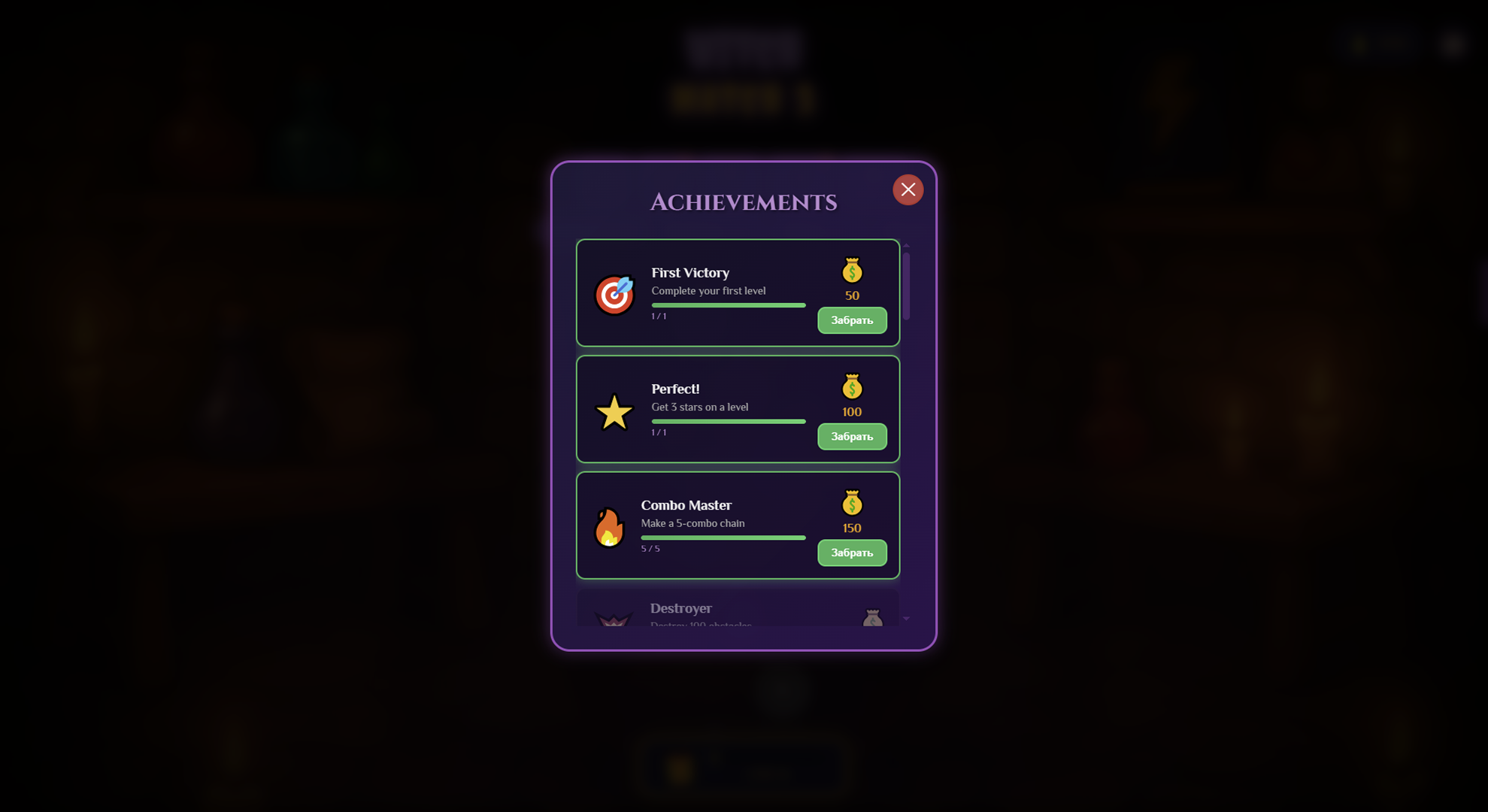Open the First Victory achievement card
1488x812 pixels.
(x=738, y=292)
